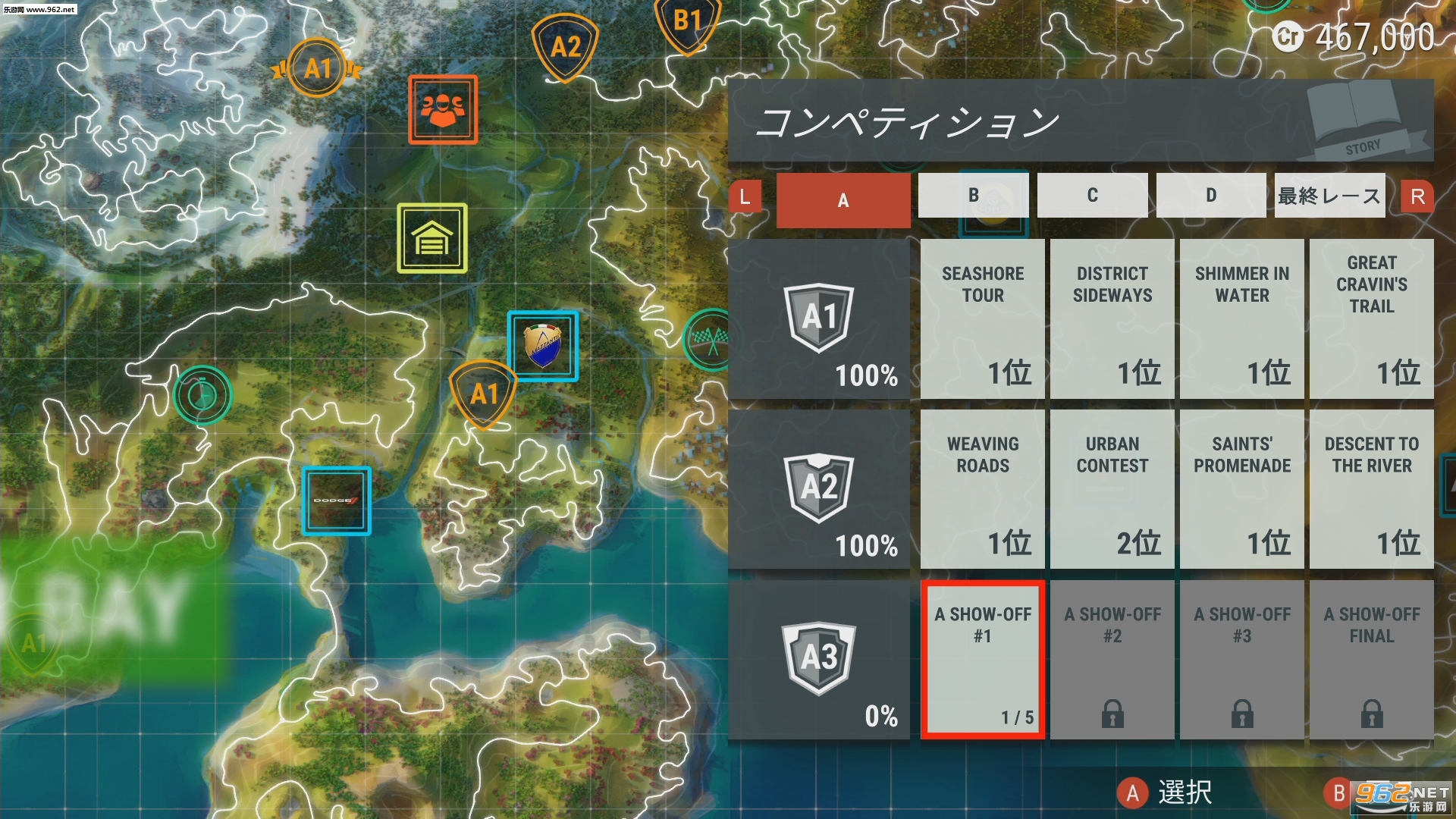Viewport: 1456px width, 819px height.
Task: Open the Shimmer in Water race
Action: (x=1242, y=318)
